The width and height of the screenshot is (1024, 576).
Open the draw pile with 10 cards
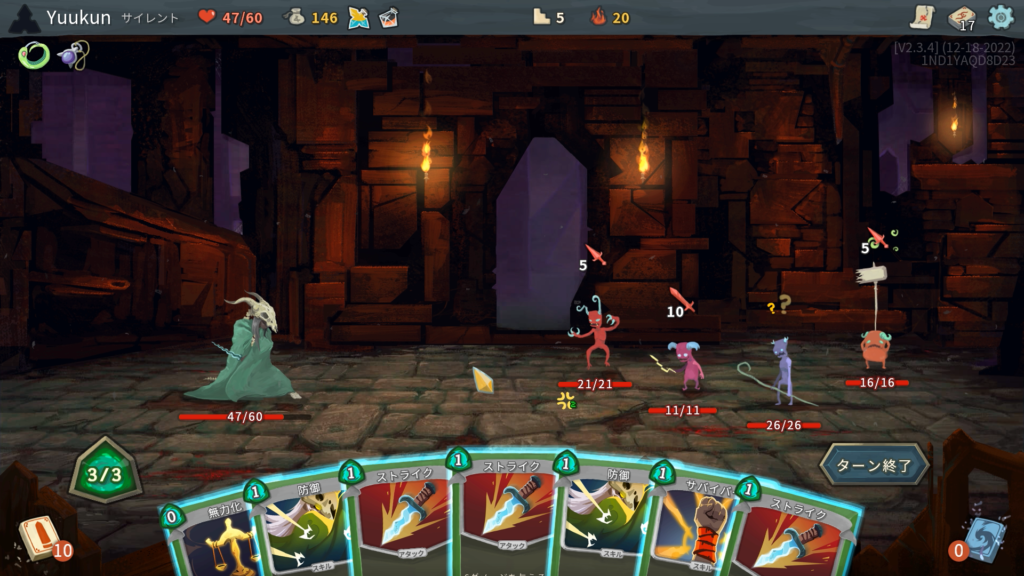(x=40, y=536)
